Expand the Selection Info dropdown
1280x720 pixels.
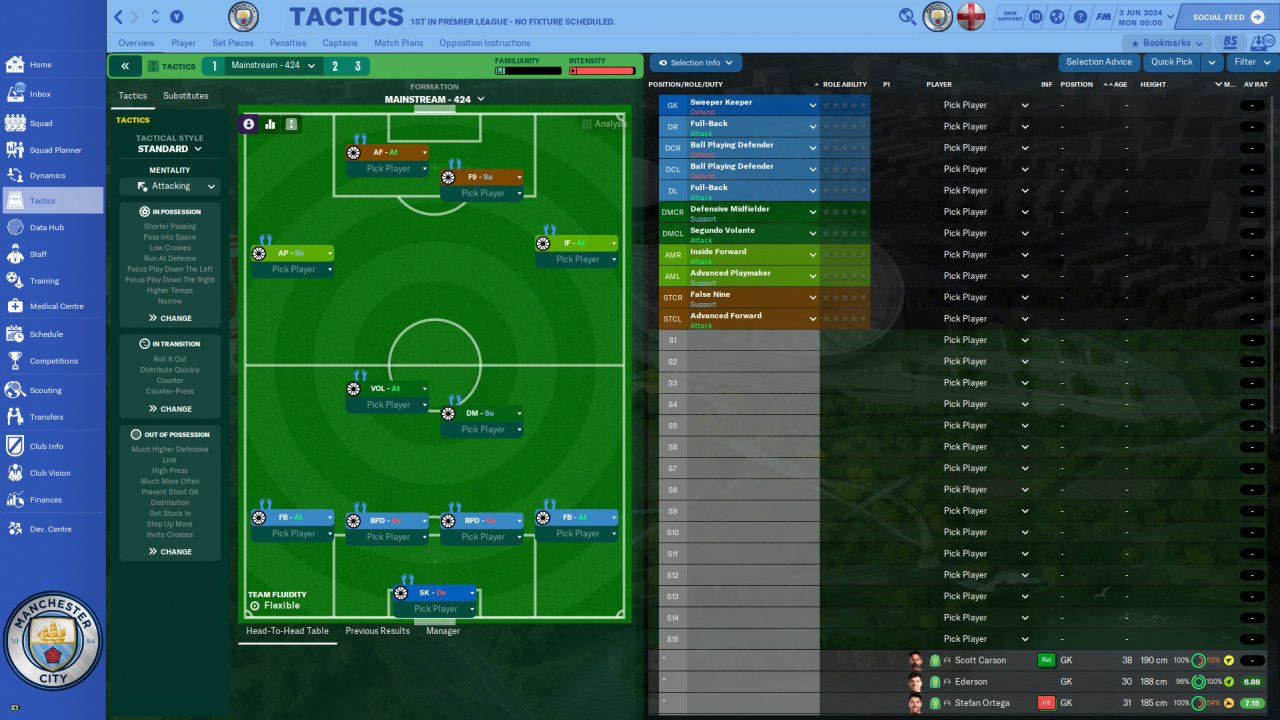click(696, 63)
